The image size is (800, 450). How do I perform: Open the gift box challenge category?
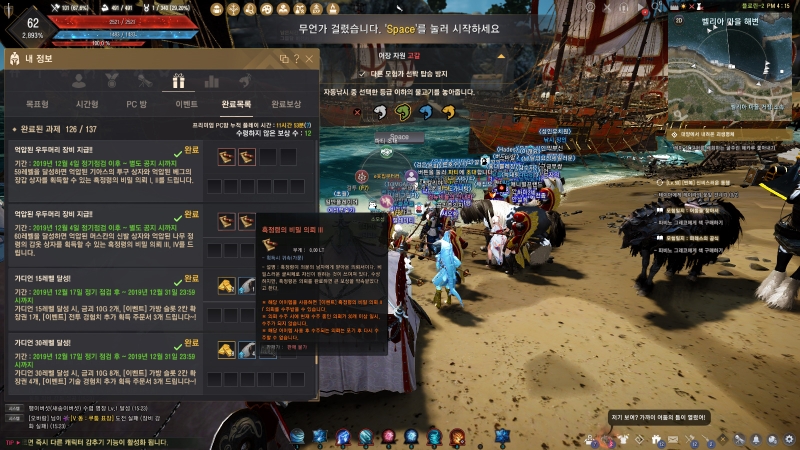tap(178, 81)
